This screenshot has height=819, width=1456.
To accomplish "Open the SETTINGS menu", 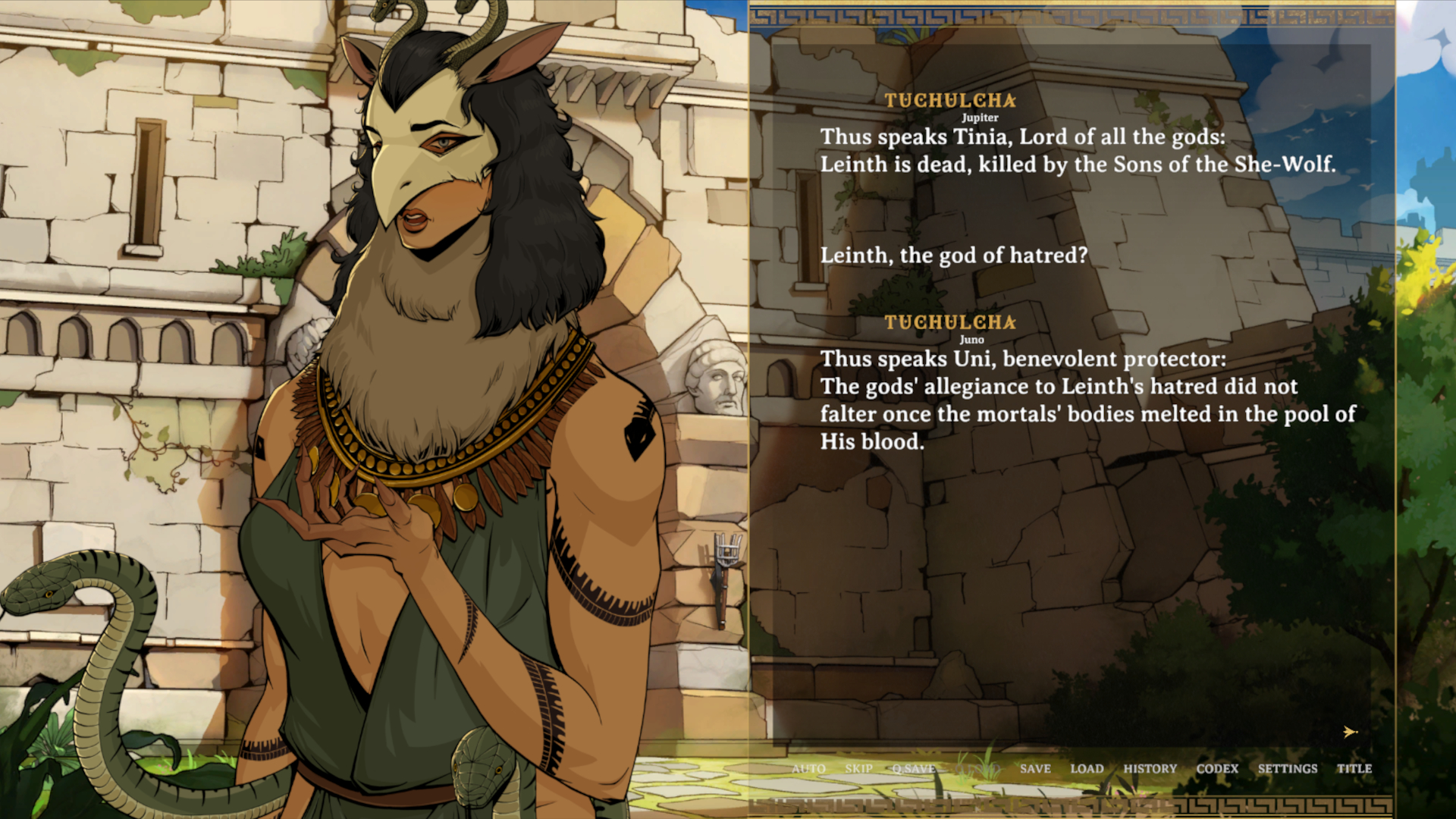I will click(1287, 768).
